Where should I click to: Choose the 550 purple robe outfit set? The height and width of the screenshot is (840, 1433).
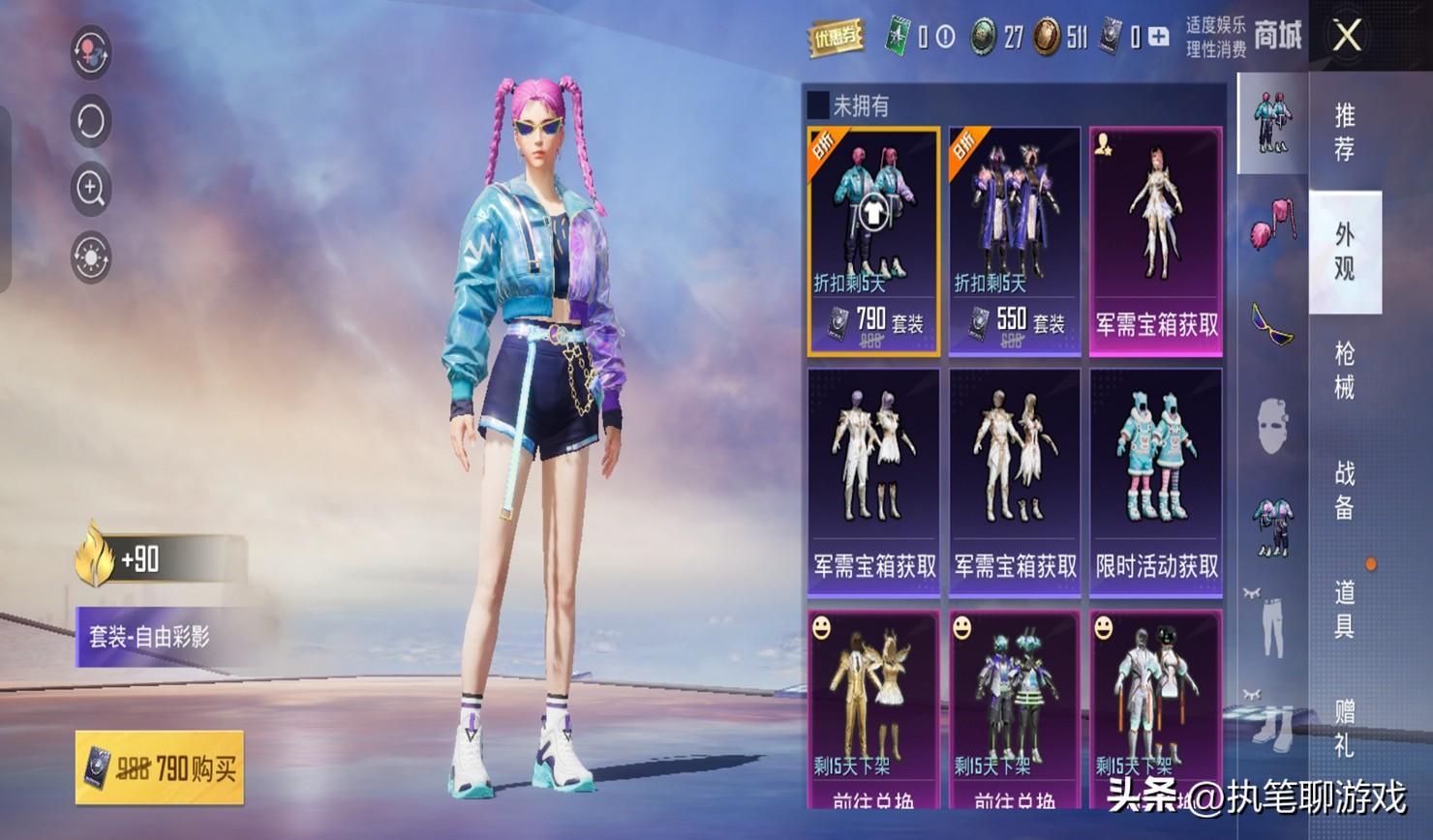pos(1014,242)
